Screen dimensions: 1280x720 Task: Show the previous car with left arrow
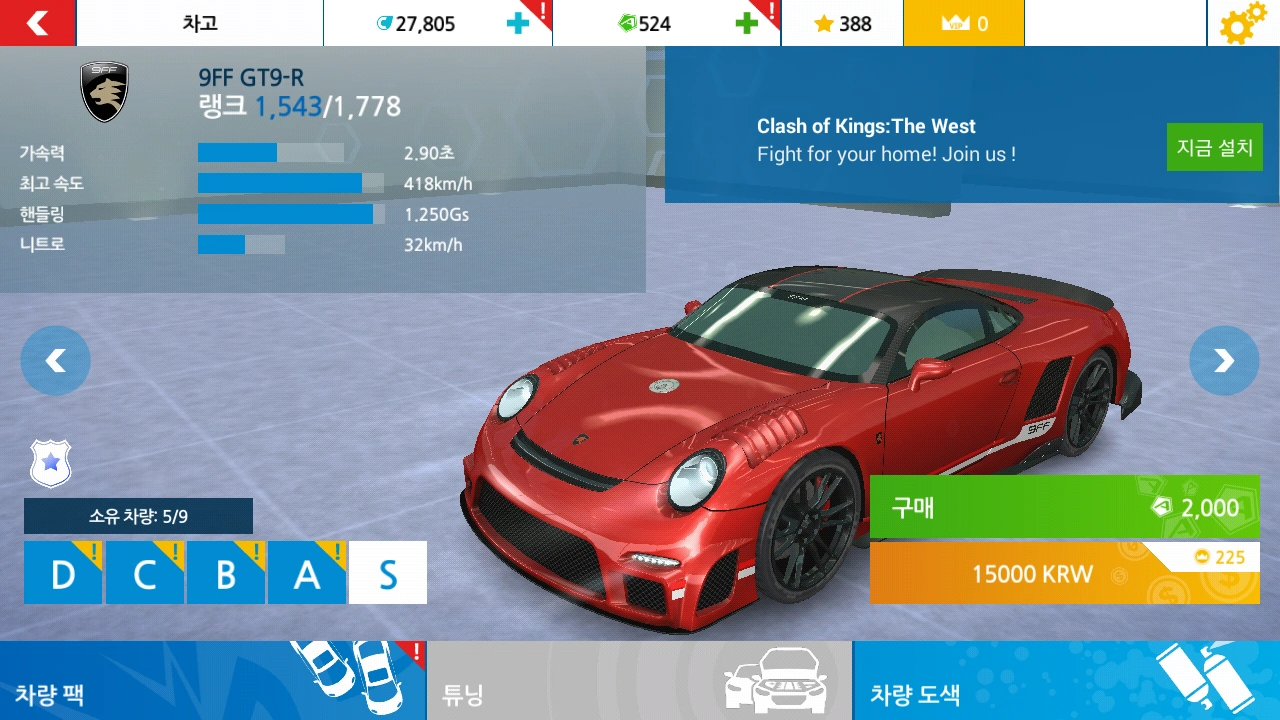[x=55, y=360]
